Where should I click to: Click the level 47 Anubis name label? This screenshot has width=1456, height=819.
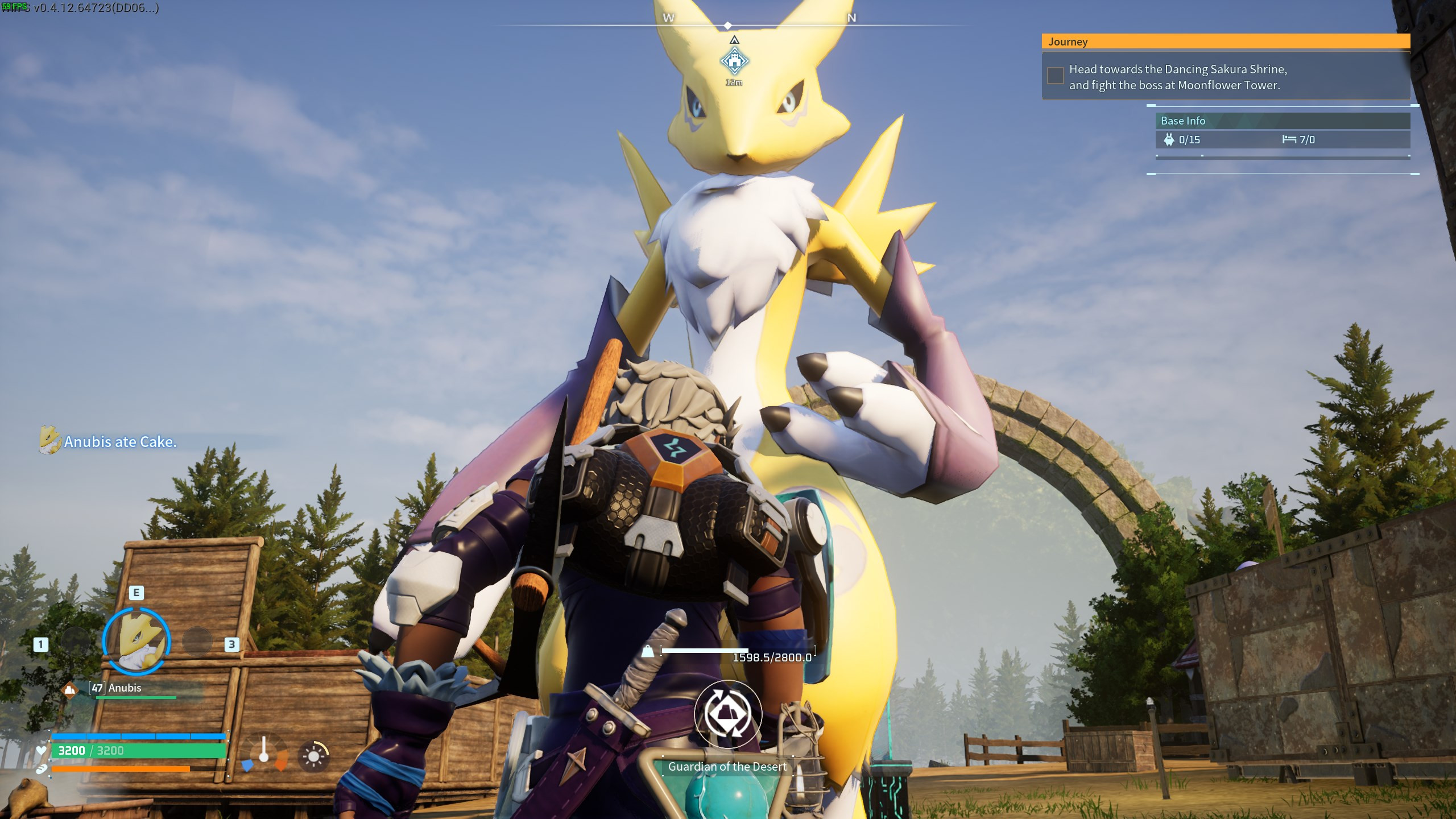click(117, 688)
